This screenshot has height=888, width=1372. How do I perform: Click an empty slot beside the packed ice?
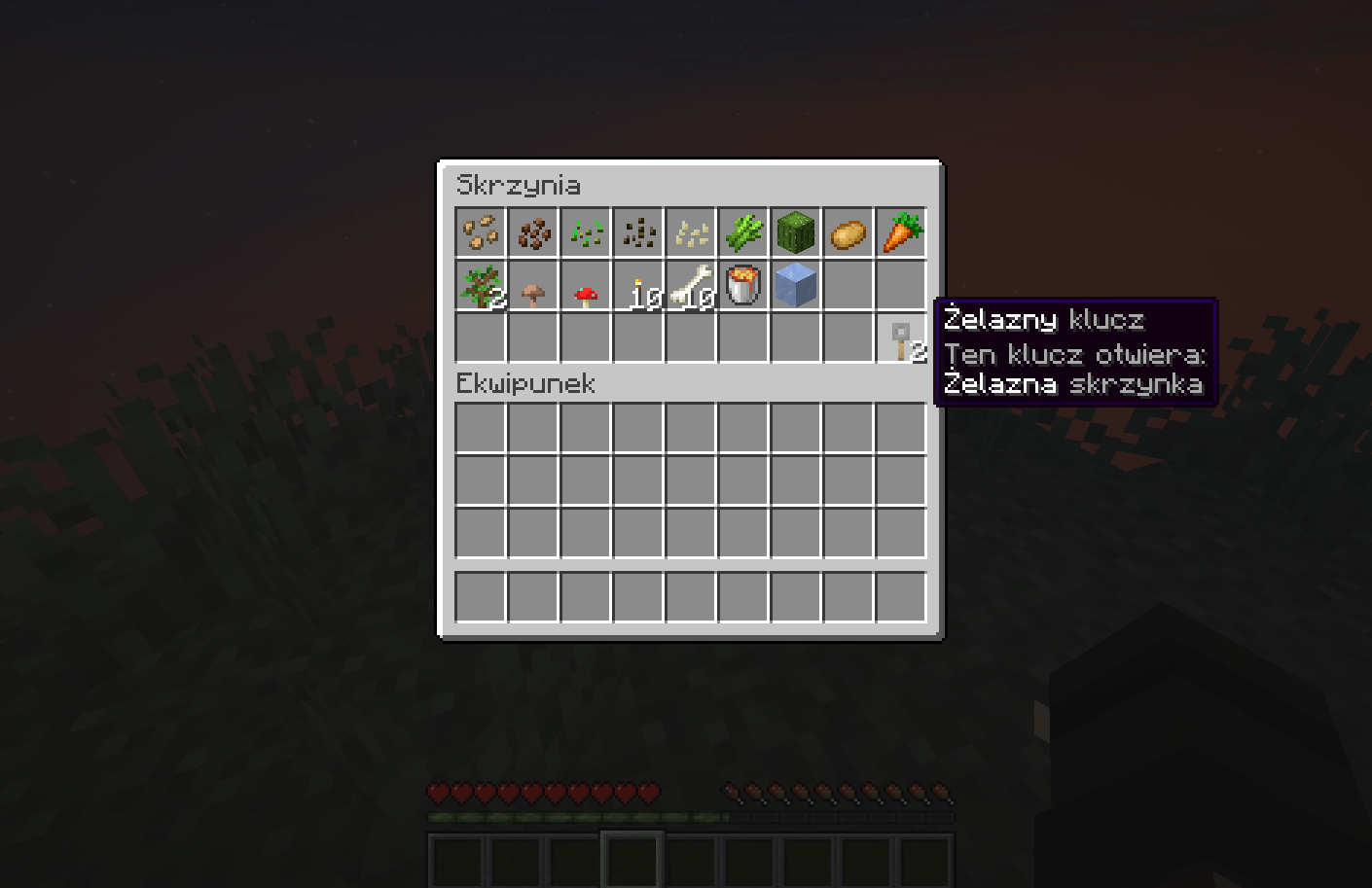[849, 284]
